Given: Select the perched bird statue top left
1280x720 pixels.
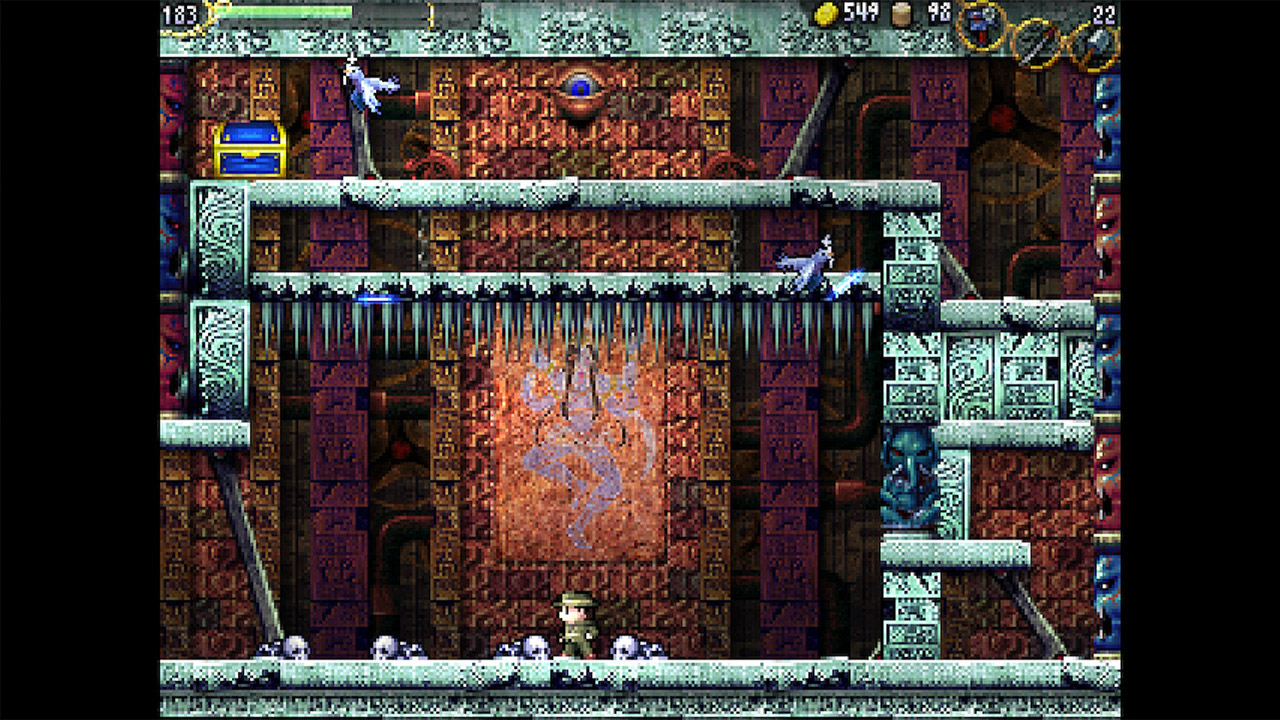Looking at the screenshot, I should [x=368, y=90].
